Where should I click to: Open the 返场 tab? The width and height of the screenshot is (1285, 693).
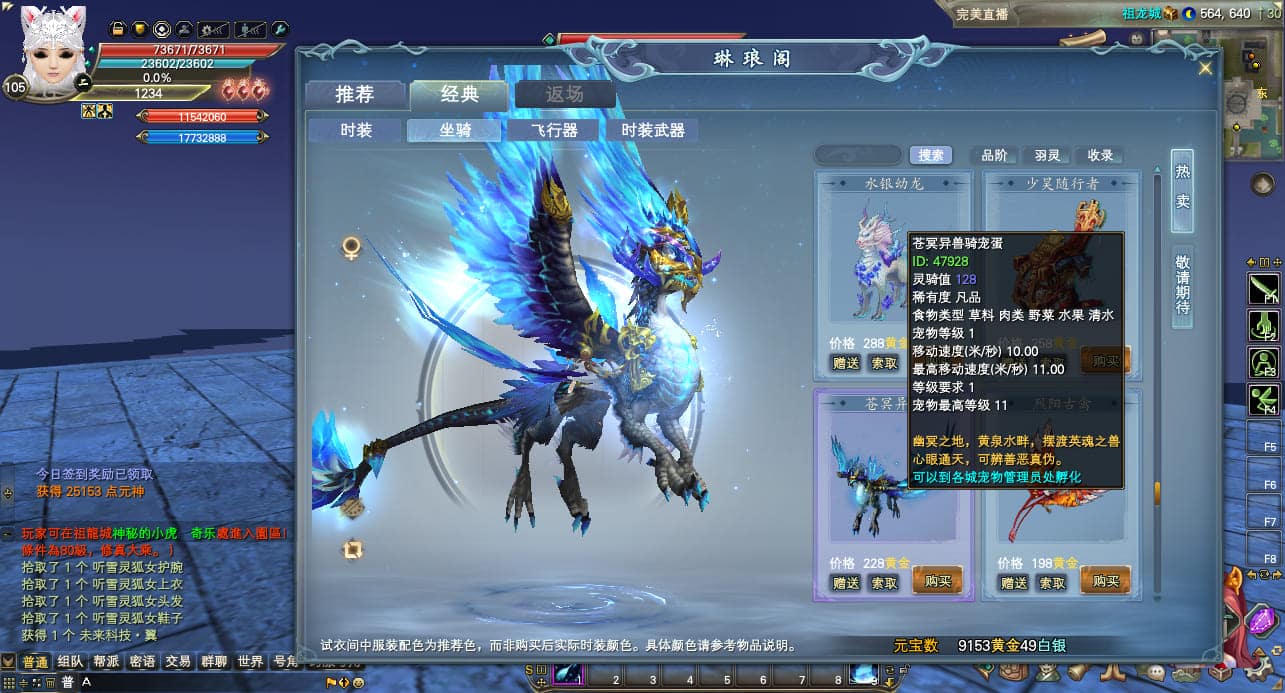(x=564, y=95)
